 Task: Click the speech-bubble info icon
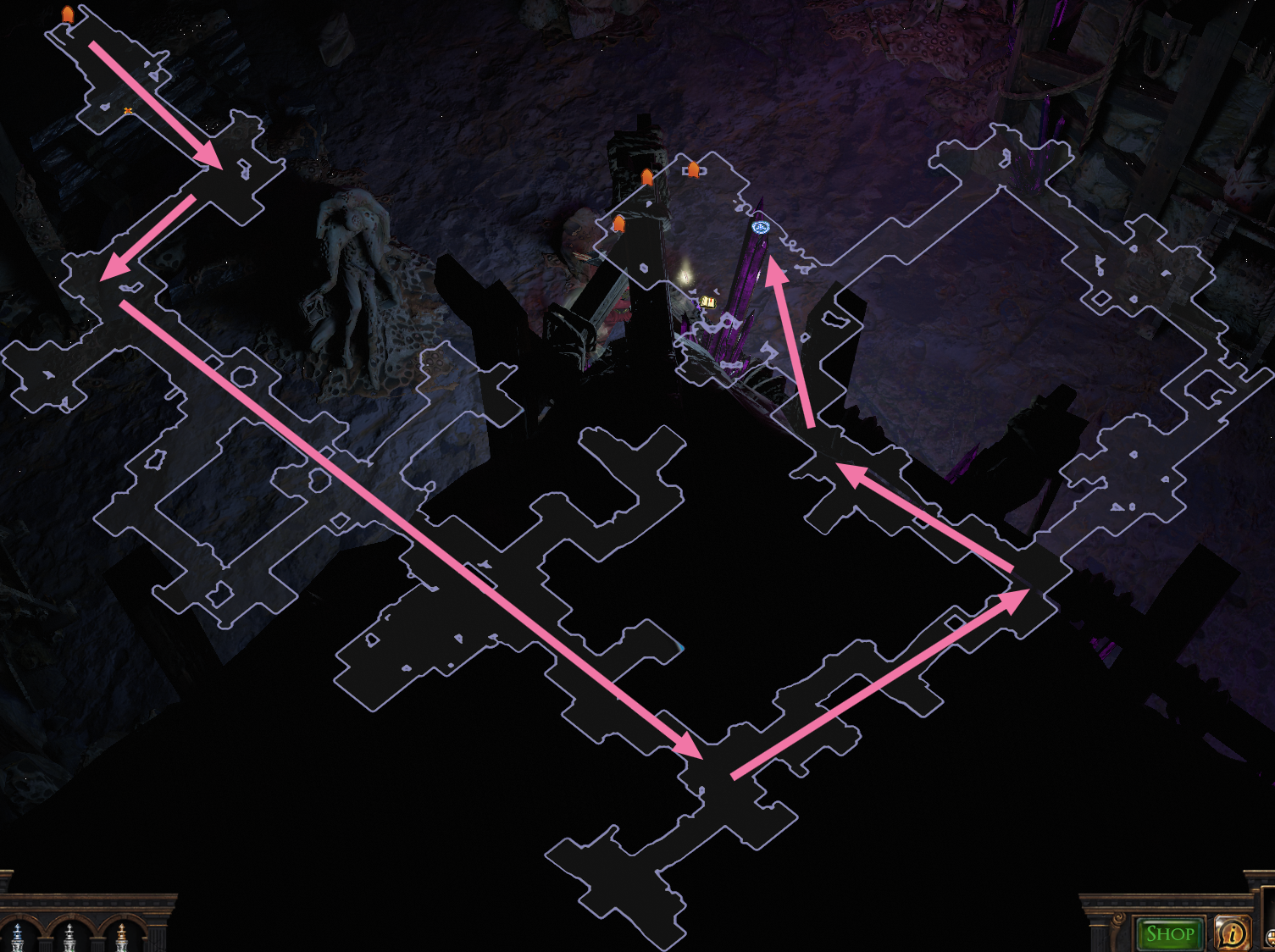(x=1231, y=933)
